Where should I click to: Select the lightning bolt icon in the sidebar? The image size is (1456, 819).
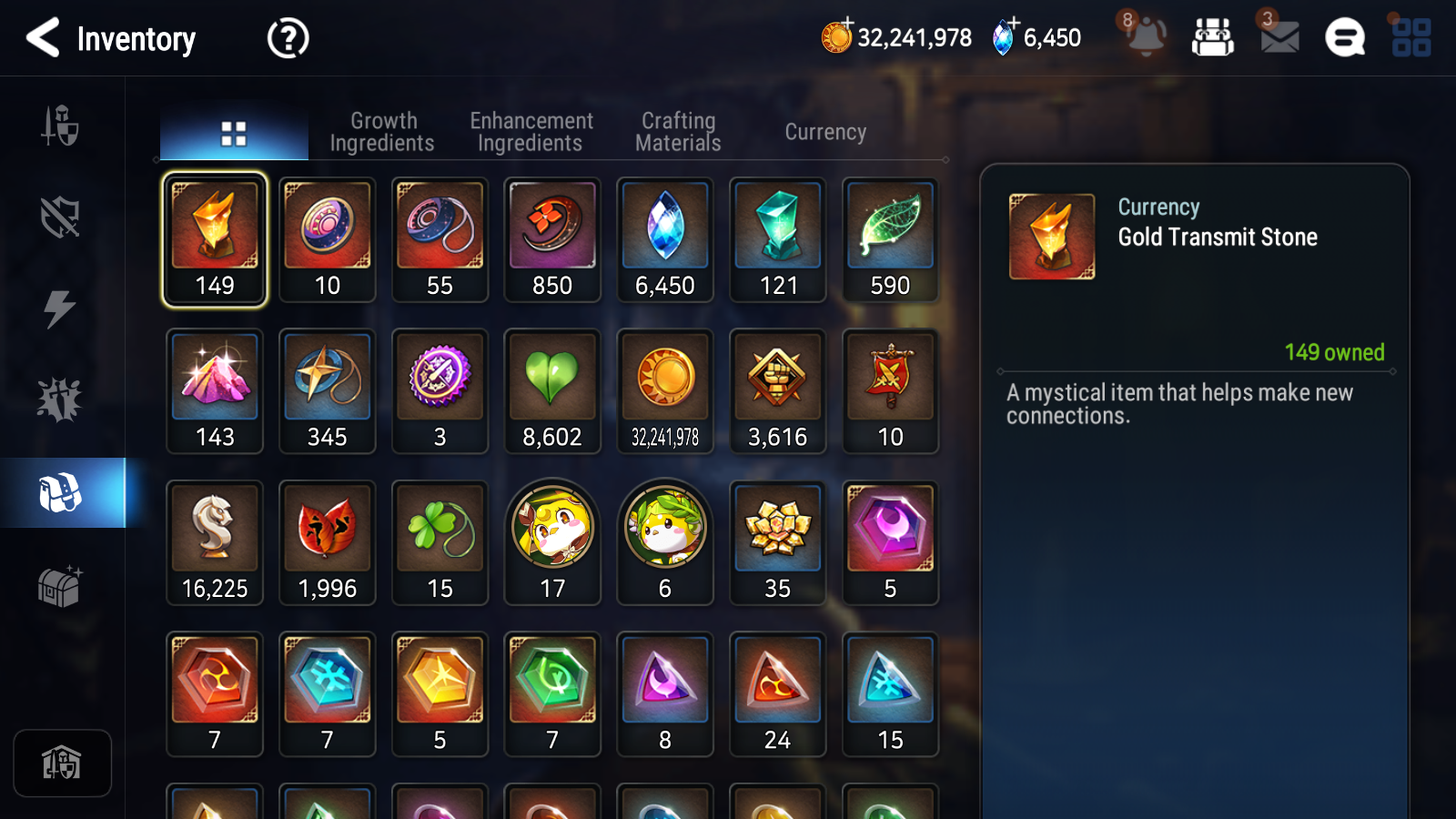60,309
